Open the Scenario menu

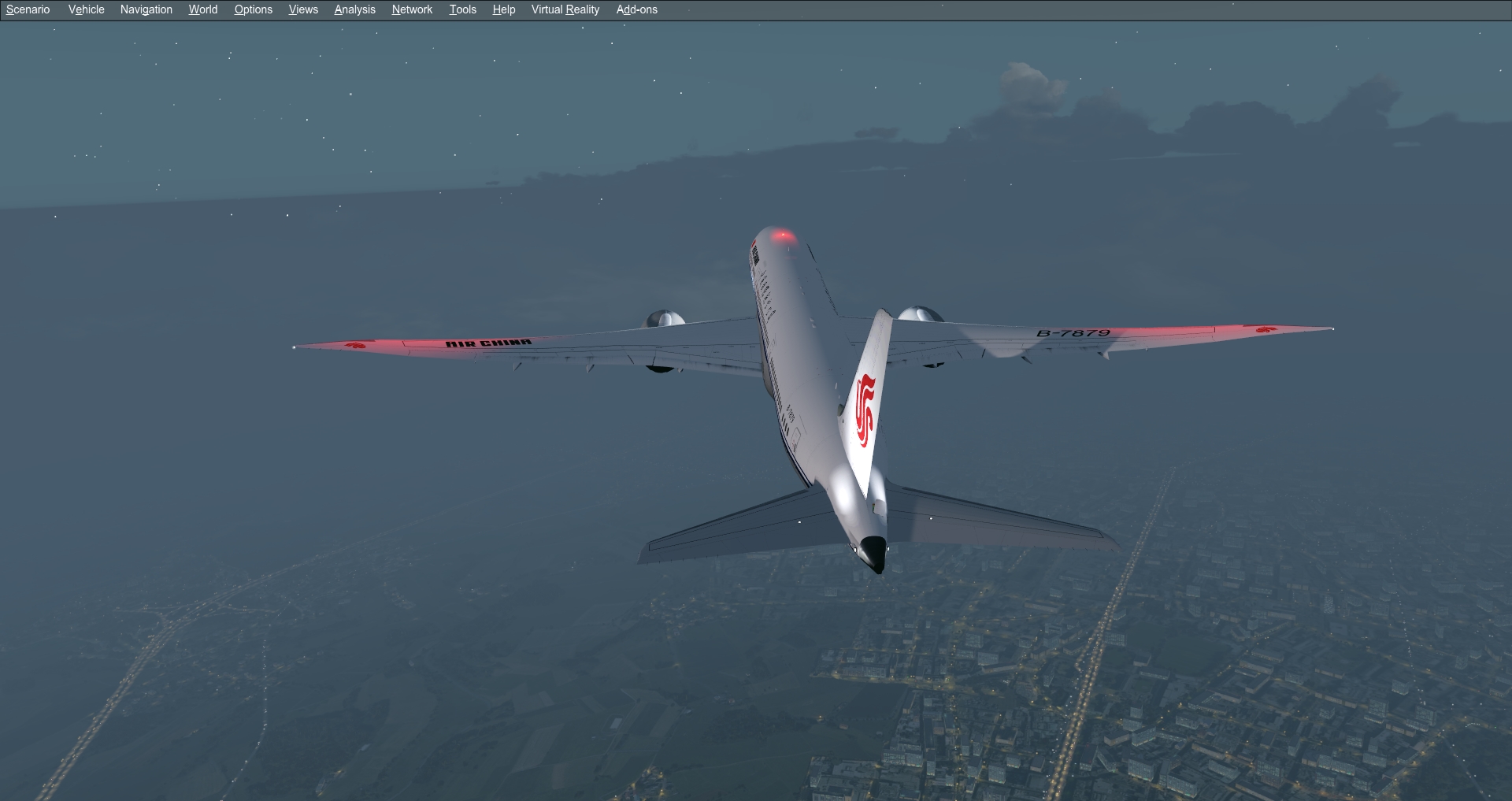pyautogui.click(x=27, y=9)
